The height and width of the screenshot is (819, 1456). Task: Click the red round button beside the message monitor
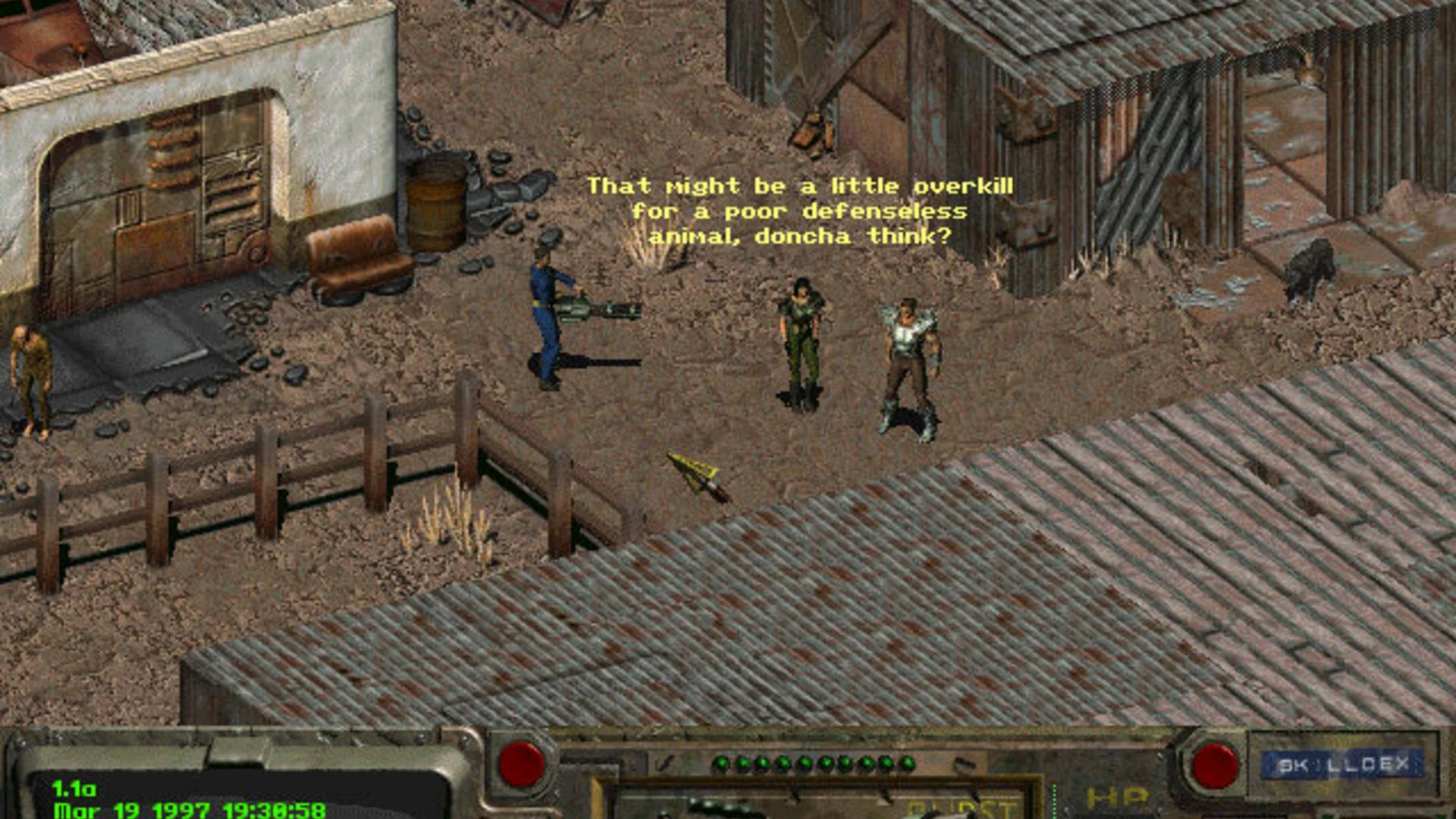[521, 764]
